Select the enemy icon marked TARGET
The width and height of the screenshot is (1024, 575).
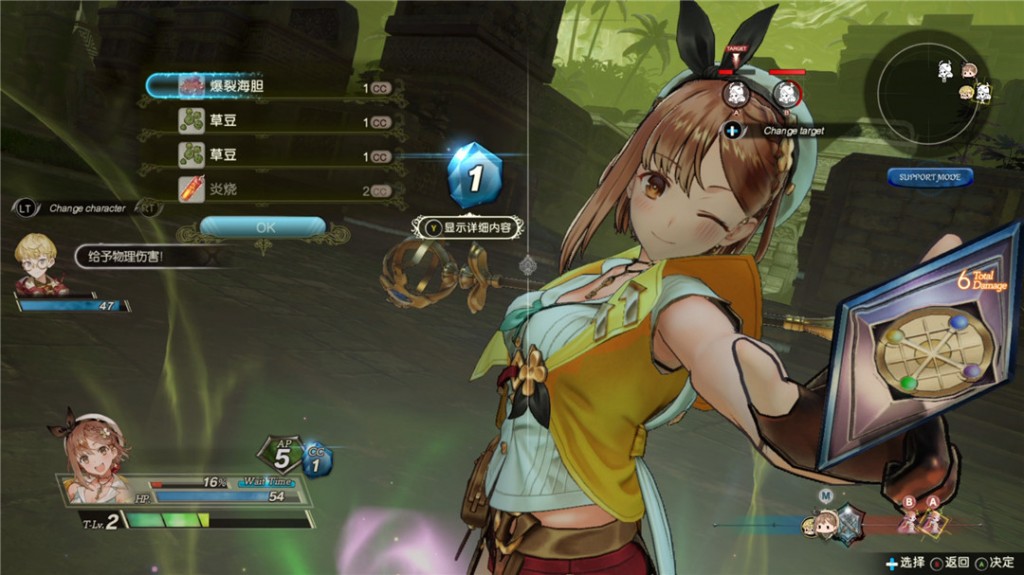point(737,93)
